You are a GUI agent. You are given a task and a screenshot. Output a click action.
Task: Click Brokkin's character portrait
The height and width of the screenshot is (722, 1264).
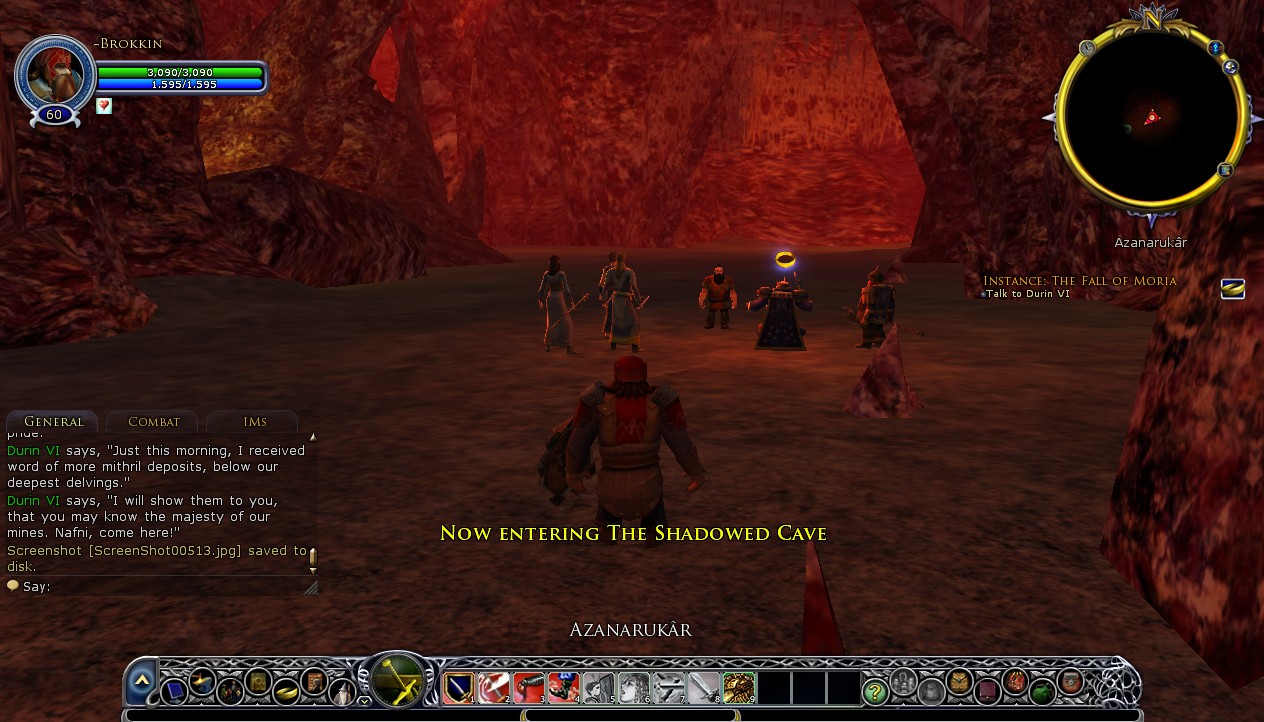click(x=53, y=75)
